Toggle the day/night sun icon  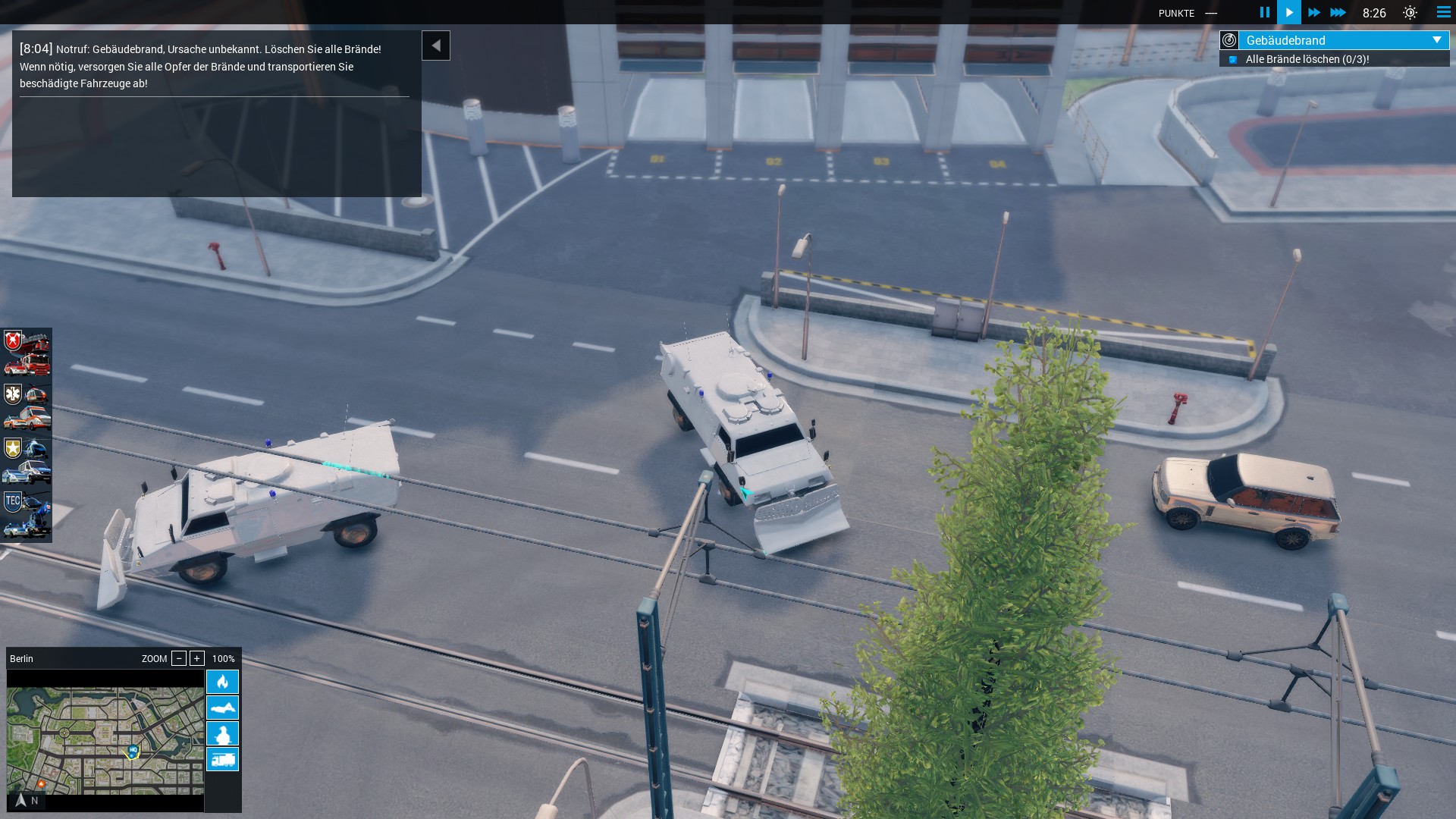pos(1410,13)
